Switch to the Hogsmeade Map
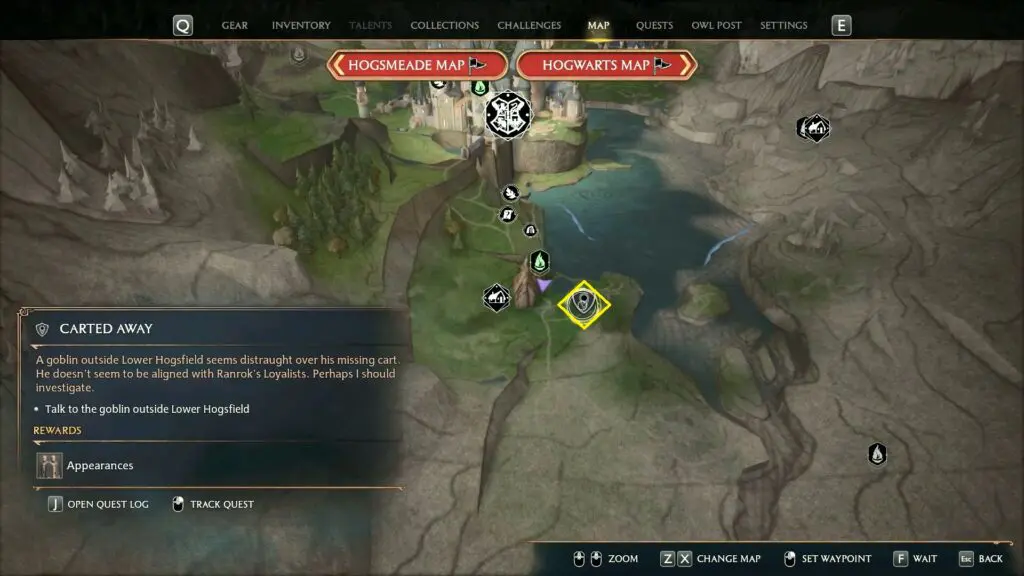This screenshot has width=1024, height=576. [412, 65]
